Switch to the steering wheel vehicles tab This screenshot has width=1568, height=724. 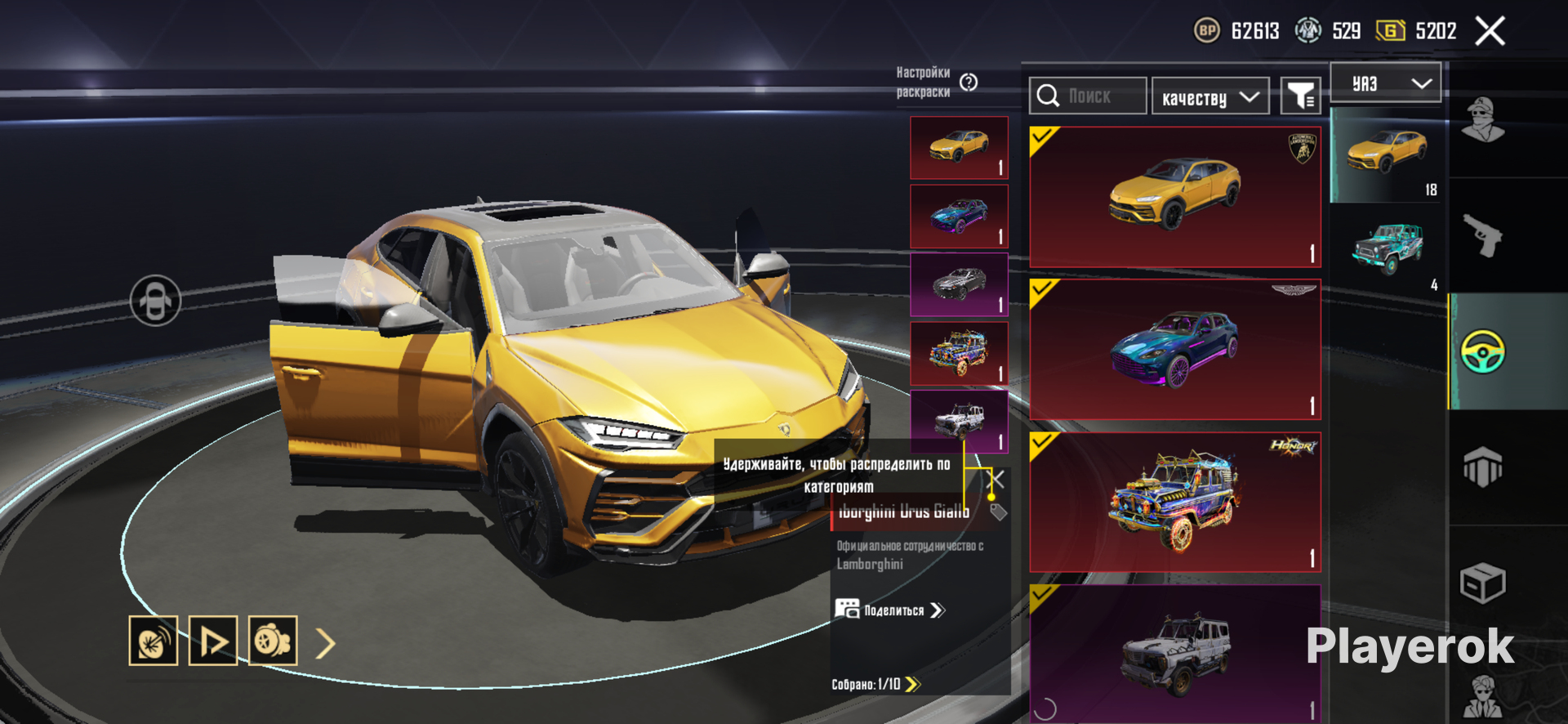coord(1482,351)
